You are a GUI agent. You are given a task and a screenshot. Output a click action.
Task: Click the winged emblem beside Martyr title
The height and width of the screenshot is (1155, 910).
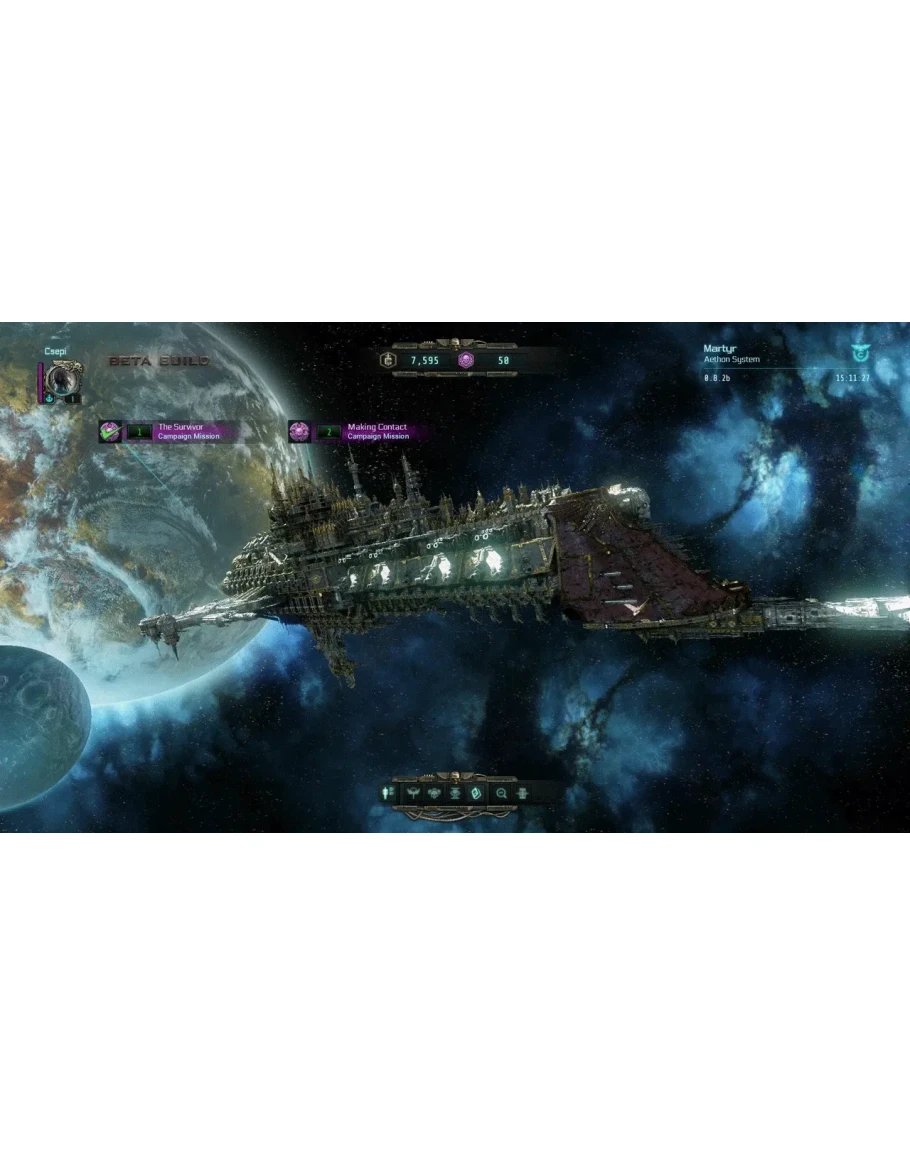[858, 353]
